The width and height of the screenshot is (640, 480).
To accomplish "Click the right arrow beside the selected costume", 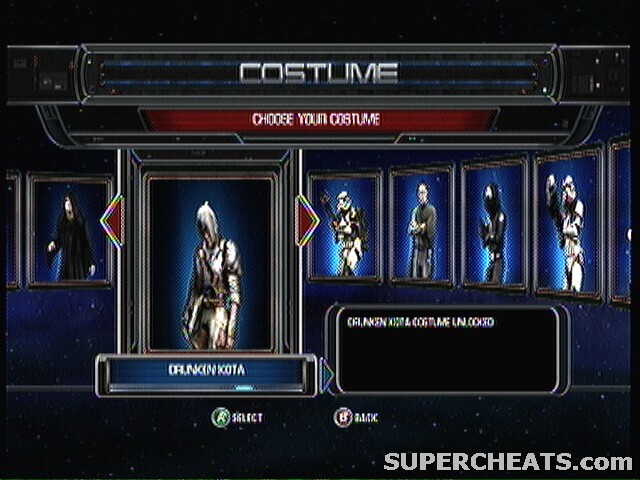I will (x=307, y=220).
